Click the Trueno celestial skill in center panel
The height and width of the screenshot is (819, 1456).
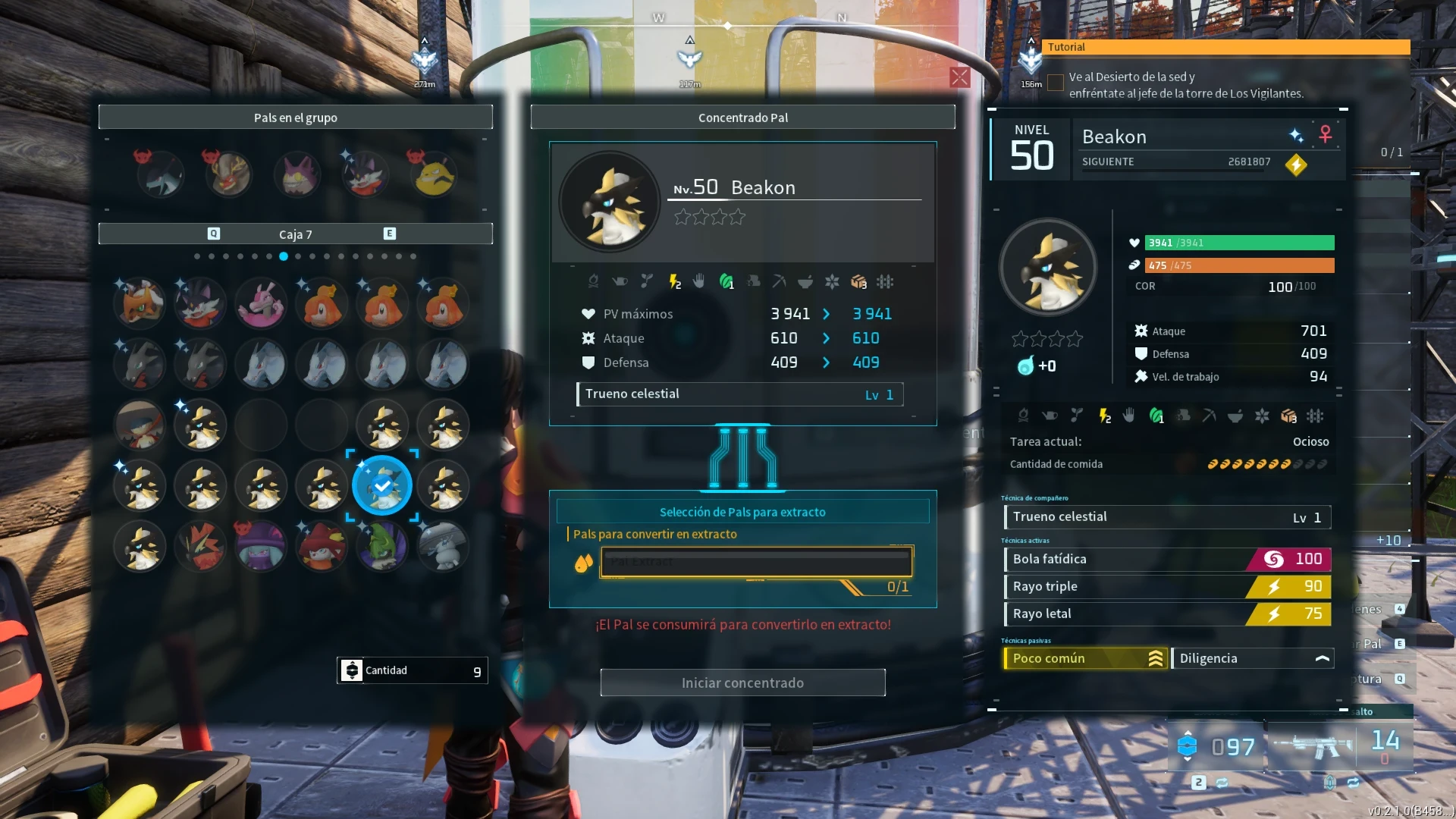pyautogui.click(x=739, y=394)
